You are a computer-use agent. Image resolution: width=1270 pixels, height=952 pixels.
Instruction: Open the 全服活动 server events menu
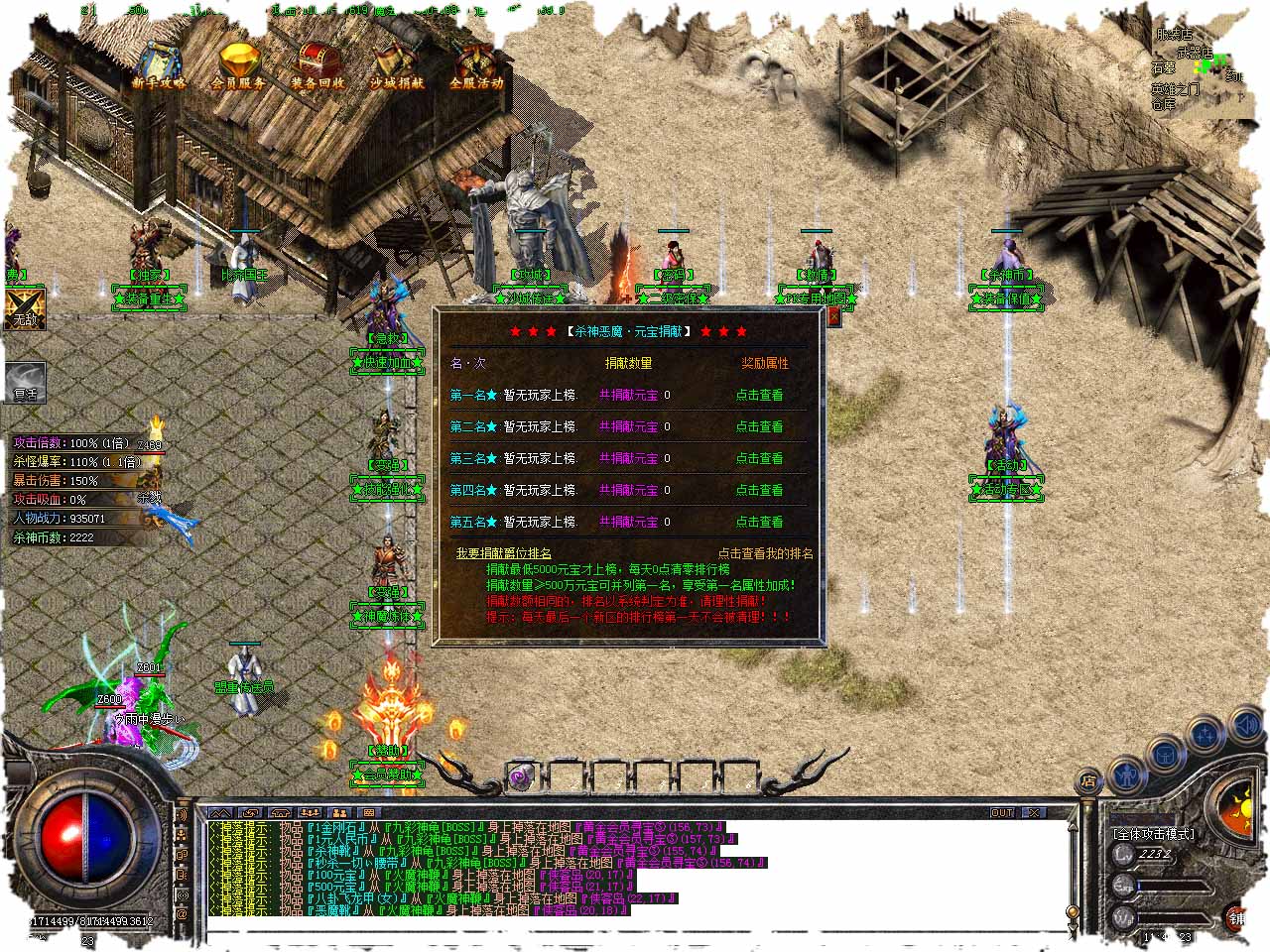pyautogui.click(x=476, y=65)
